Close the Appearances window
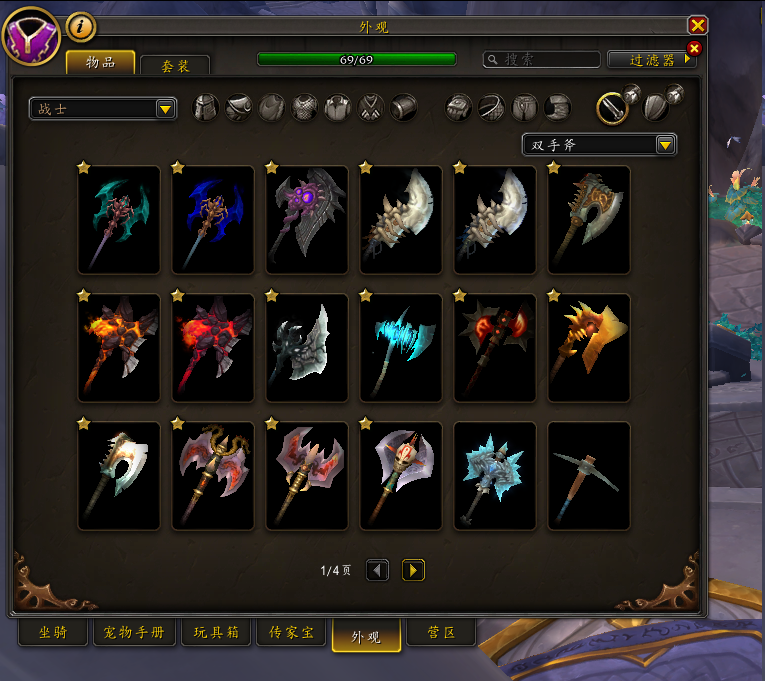 point(698,26)
